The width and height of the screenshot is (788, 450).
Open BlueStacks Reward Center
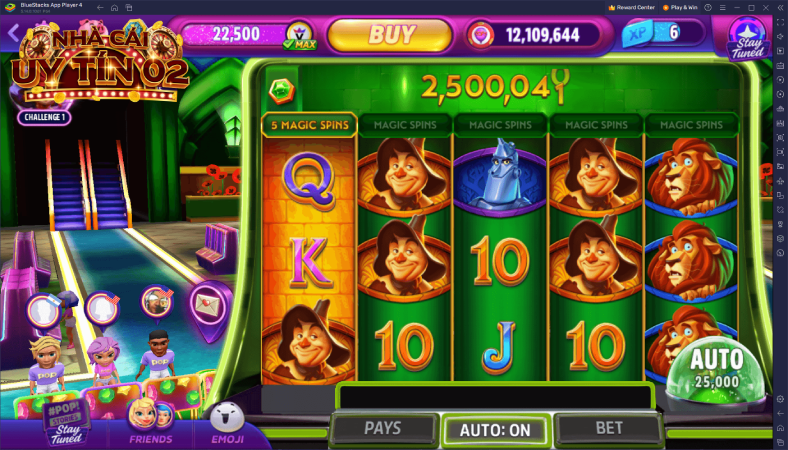(x=630, y=7)
